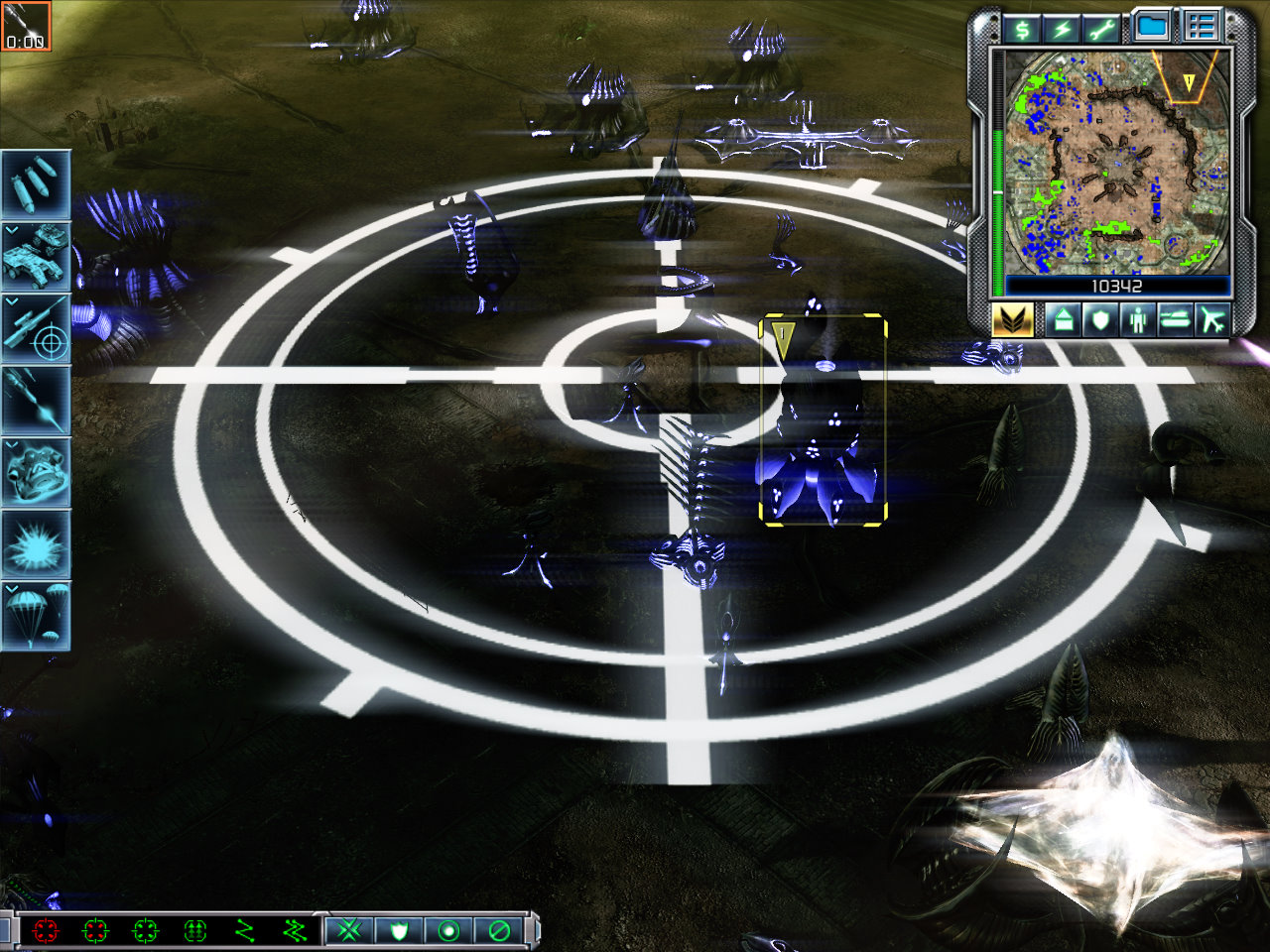Set the green shield guard stance

point(399,930)
